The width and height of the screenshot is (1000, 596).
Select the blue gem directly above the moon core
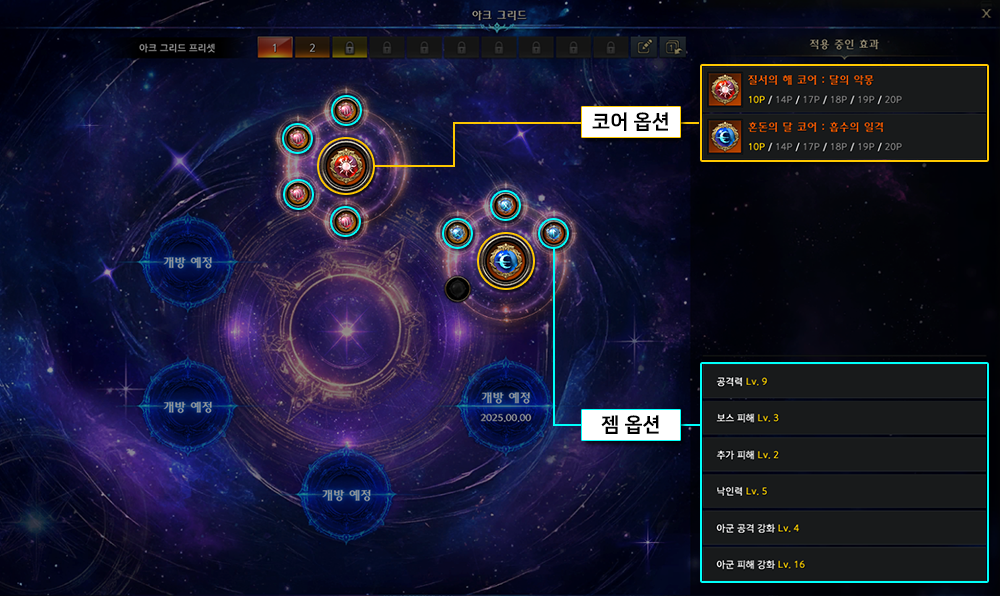click(505, 205)
